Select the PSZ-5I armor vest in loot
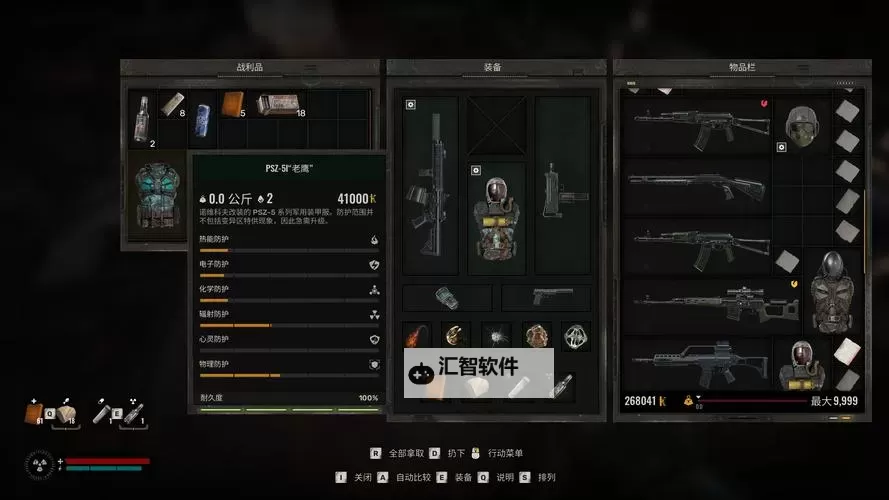 click(156, 198)
